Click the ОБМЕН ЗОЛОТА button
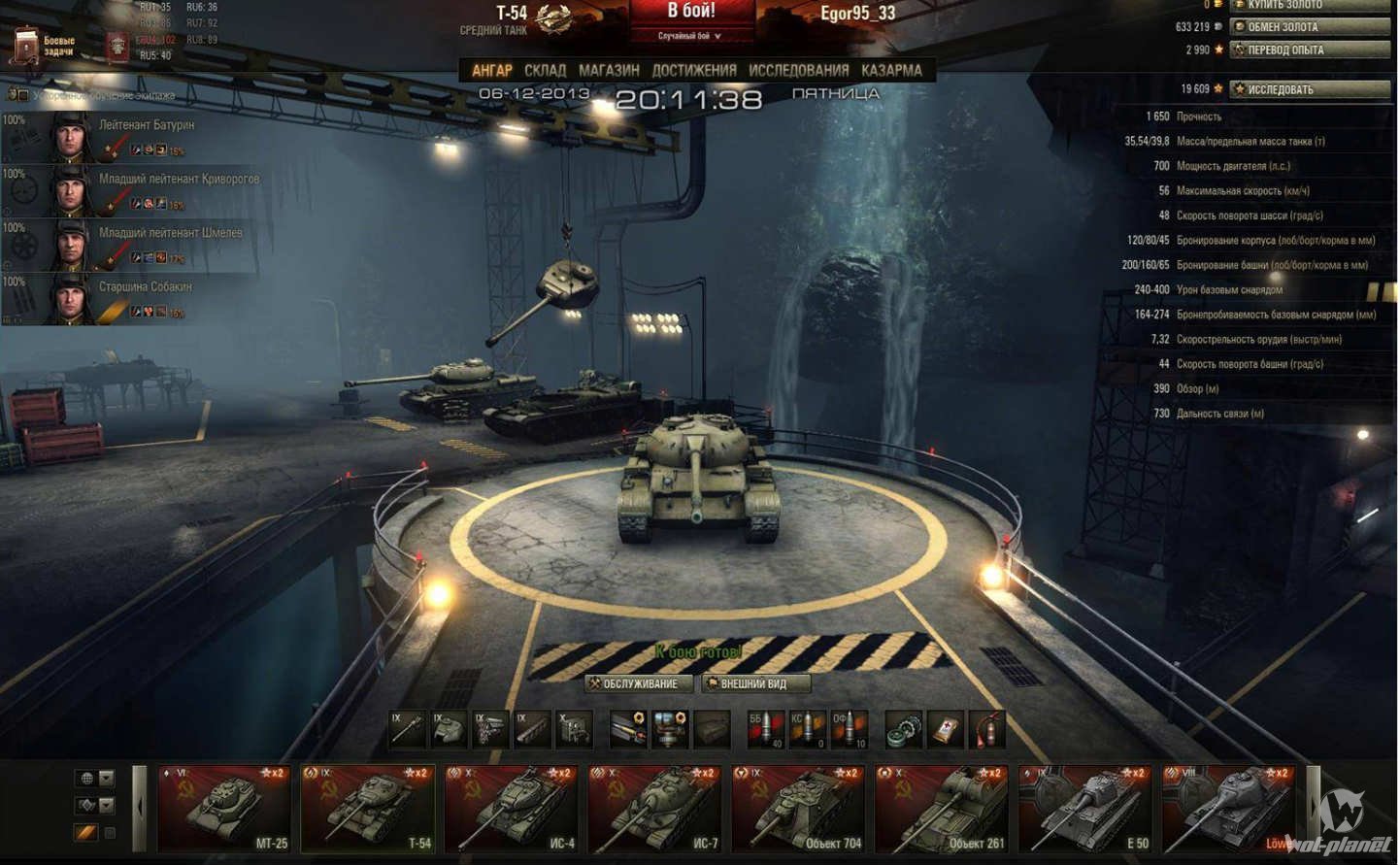 click(x=1309, y=27)
